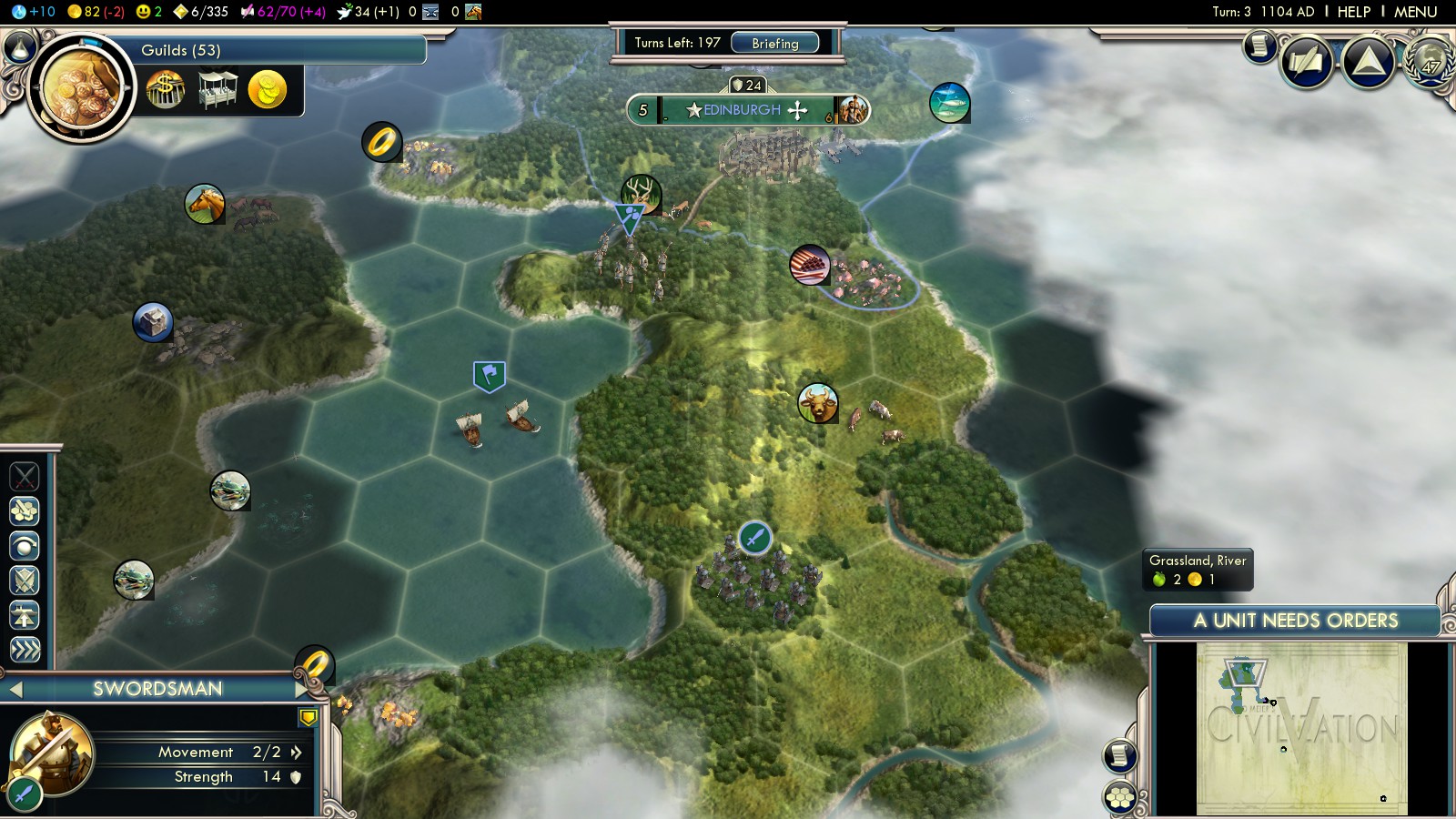Open the HELP Civilopedia link
1456x819 pixels.
(x=1353, y=12)
